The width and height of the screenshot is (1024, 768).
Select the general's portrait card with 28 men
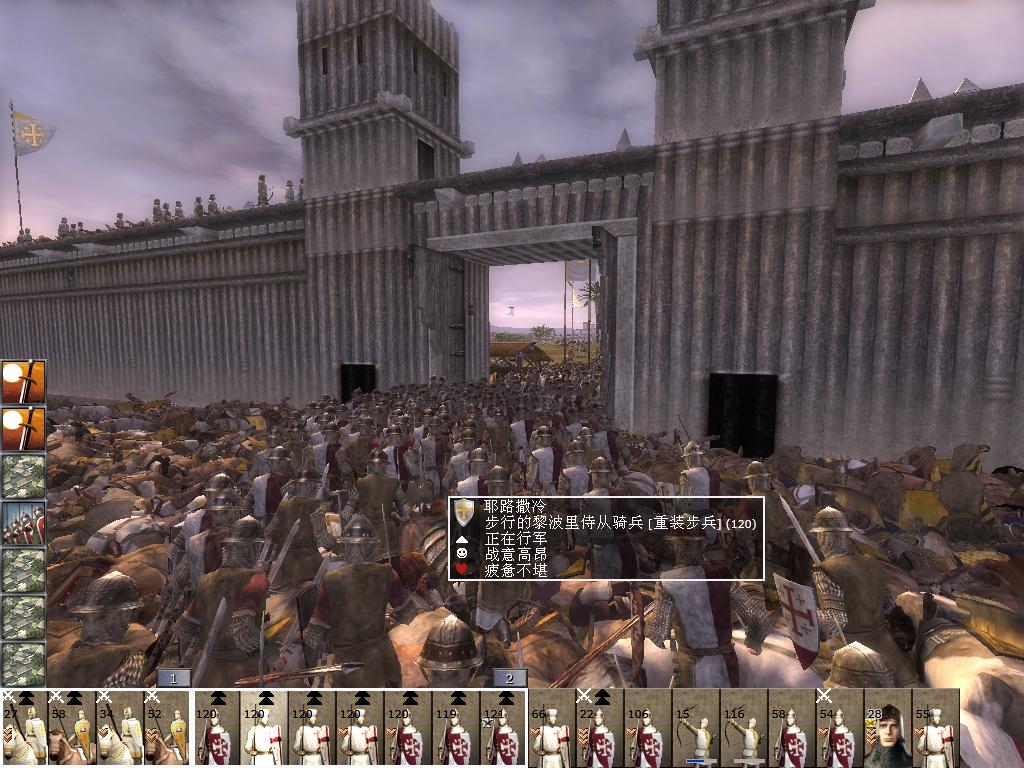click(x=887, y=728)
